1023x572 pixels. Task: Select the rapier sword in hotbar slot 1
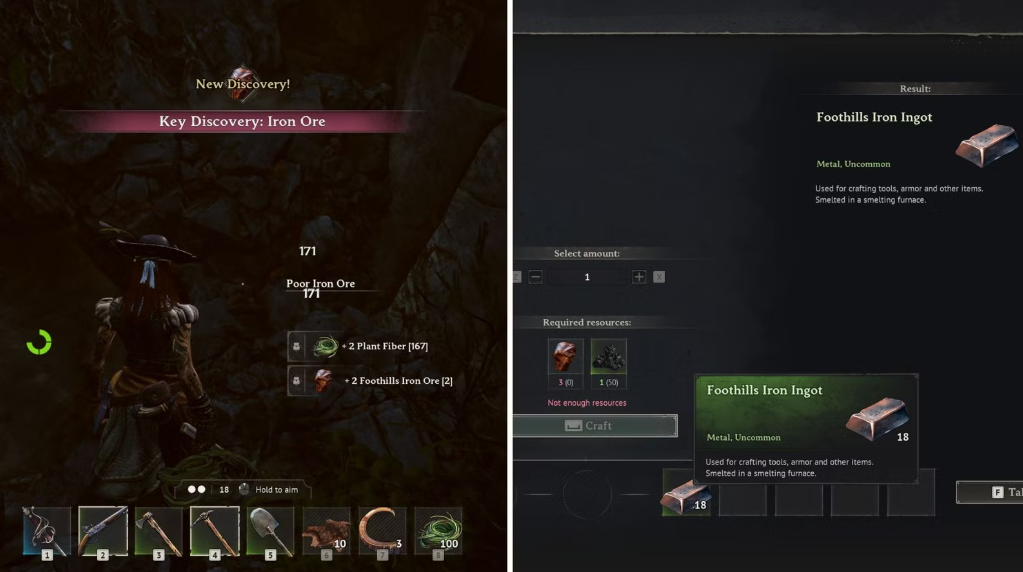(47, 530)
